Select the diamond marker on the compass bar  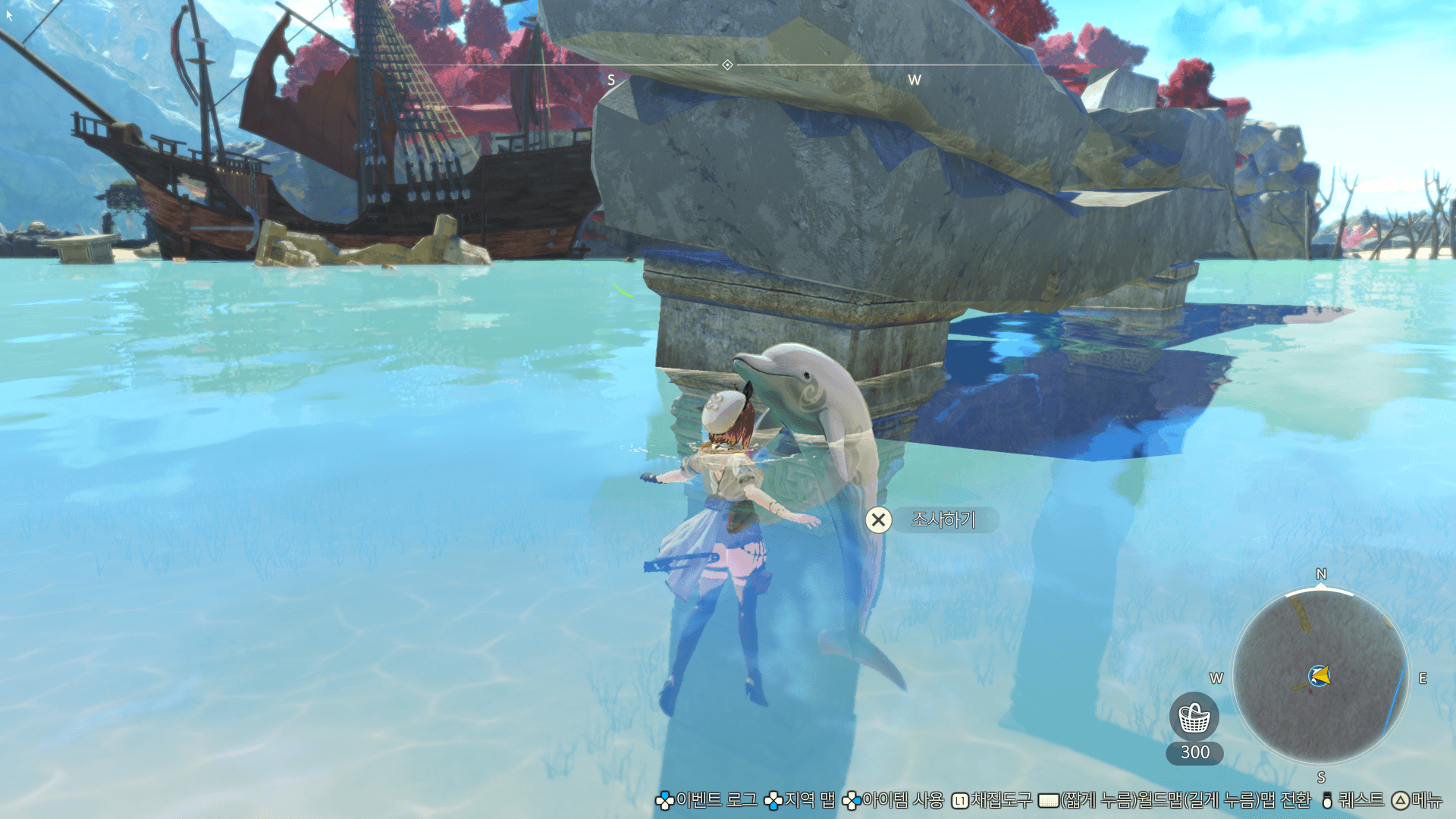(x=727, y=65)
